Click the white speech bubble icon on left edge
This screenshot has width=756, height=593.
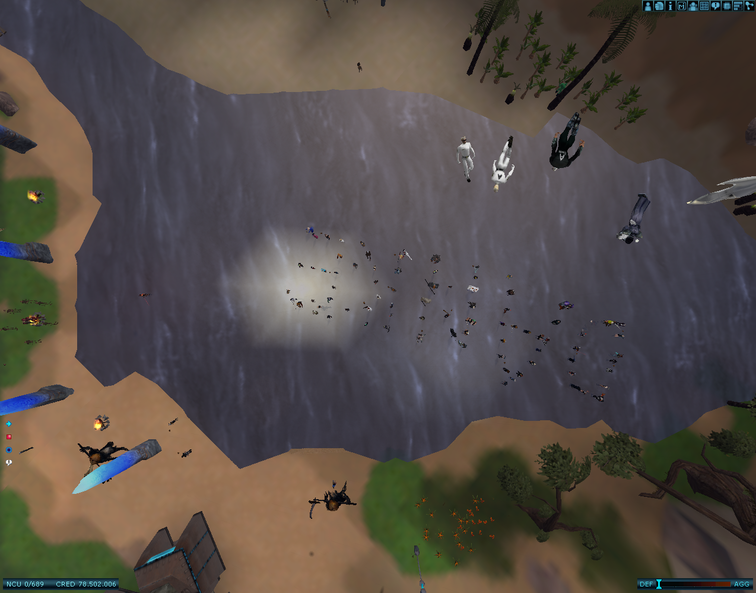[9, 463]
